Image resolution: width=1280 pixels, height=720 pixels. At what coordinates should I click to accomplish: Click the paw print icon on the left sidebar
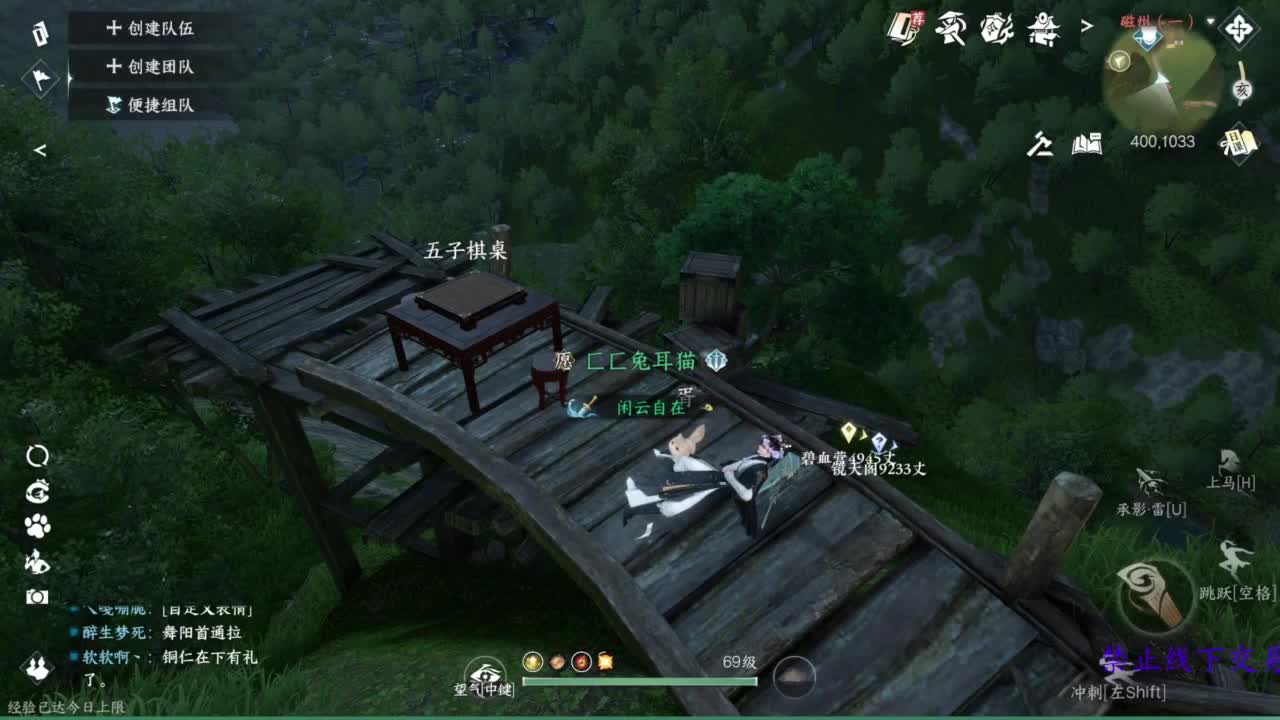tap(38, 527)
